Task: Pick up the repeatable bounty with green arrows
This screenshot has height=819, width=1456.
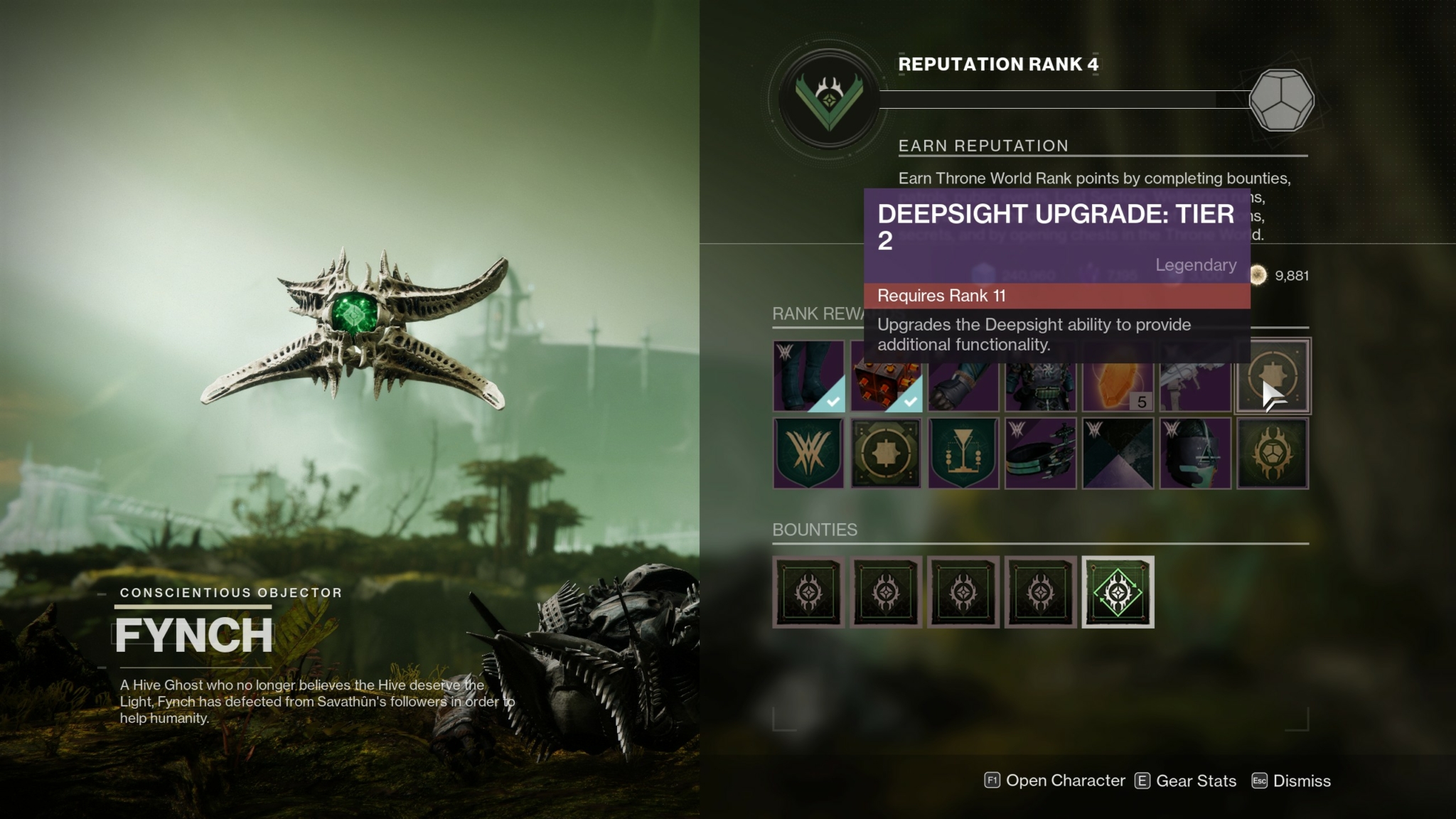Action: [1118, 592]
